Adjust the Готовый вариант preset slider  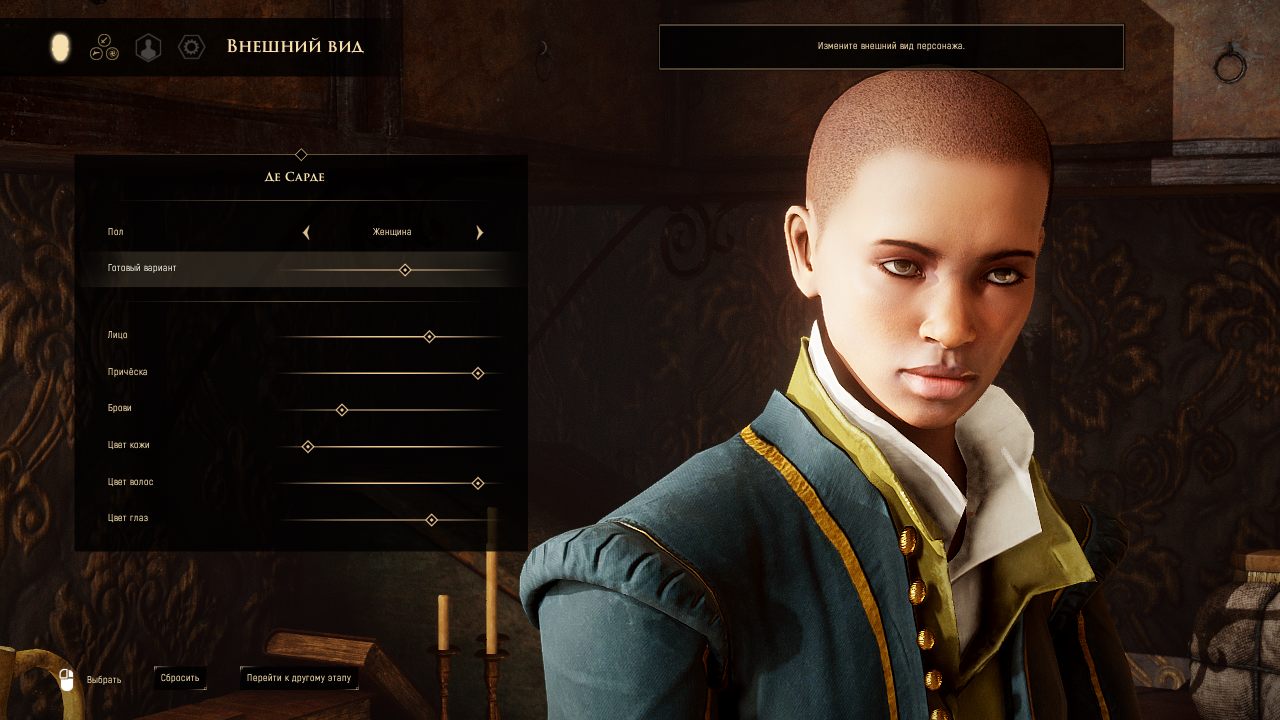click(x=405, y=270)
